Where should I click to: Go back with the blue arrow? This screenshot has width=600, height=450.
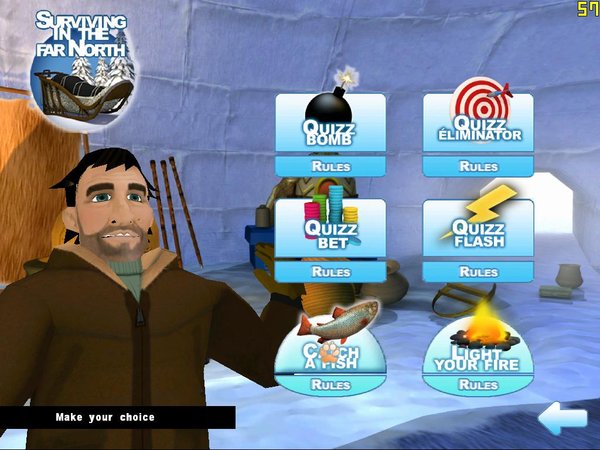pyautogui.click(x=561, y=416)
